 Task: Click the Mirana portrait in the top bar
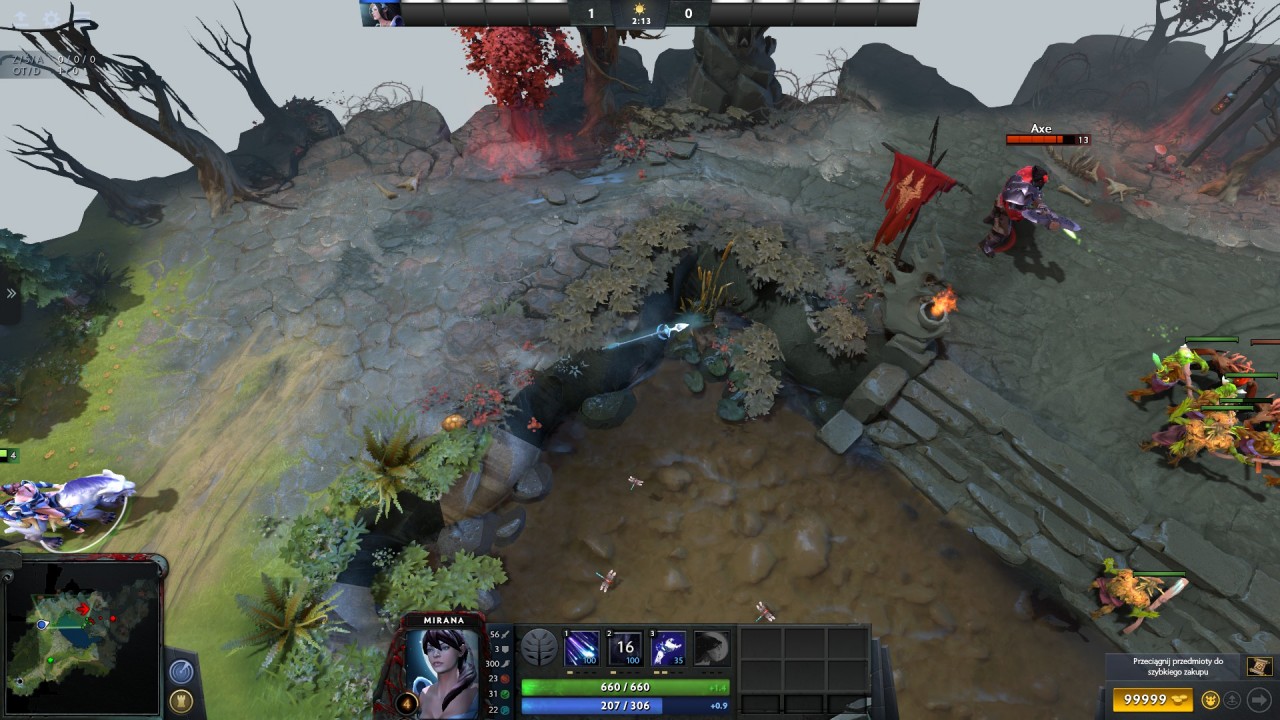(381, 13)
